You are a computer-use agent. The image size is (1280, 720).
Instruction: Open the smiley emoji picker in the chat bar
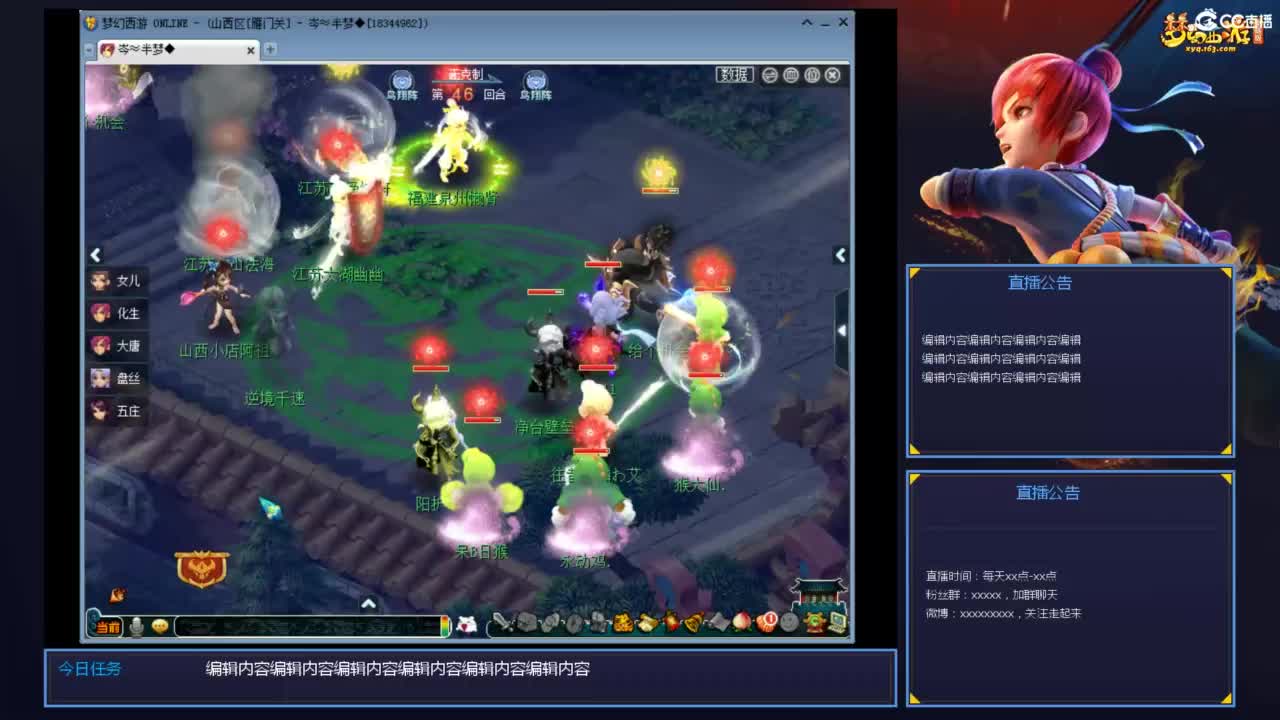point(160,626)
